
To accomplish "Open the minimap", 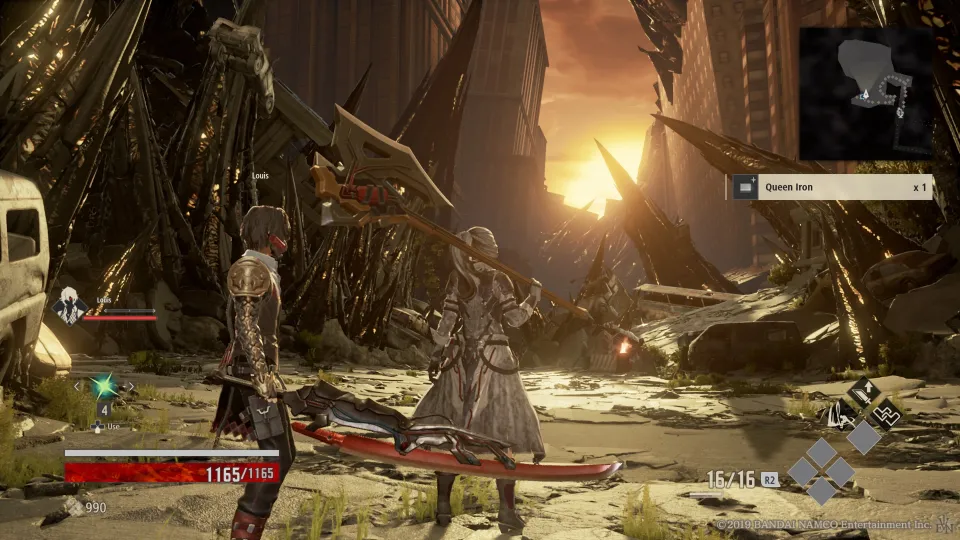I will click(866, 93).
